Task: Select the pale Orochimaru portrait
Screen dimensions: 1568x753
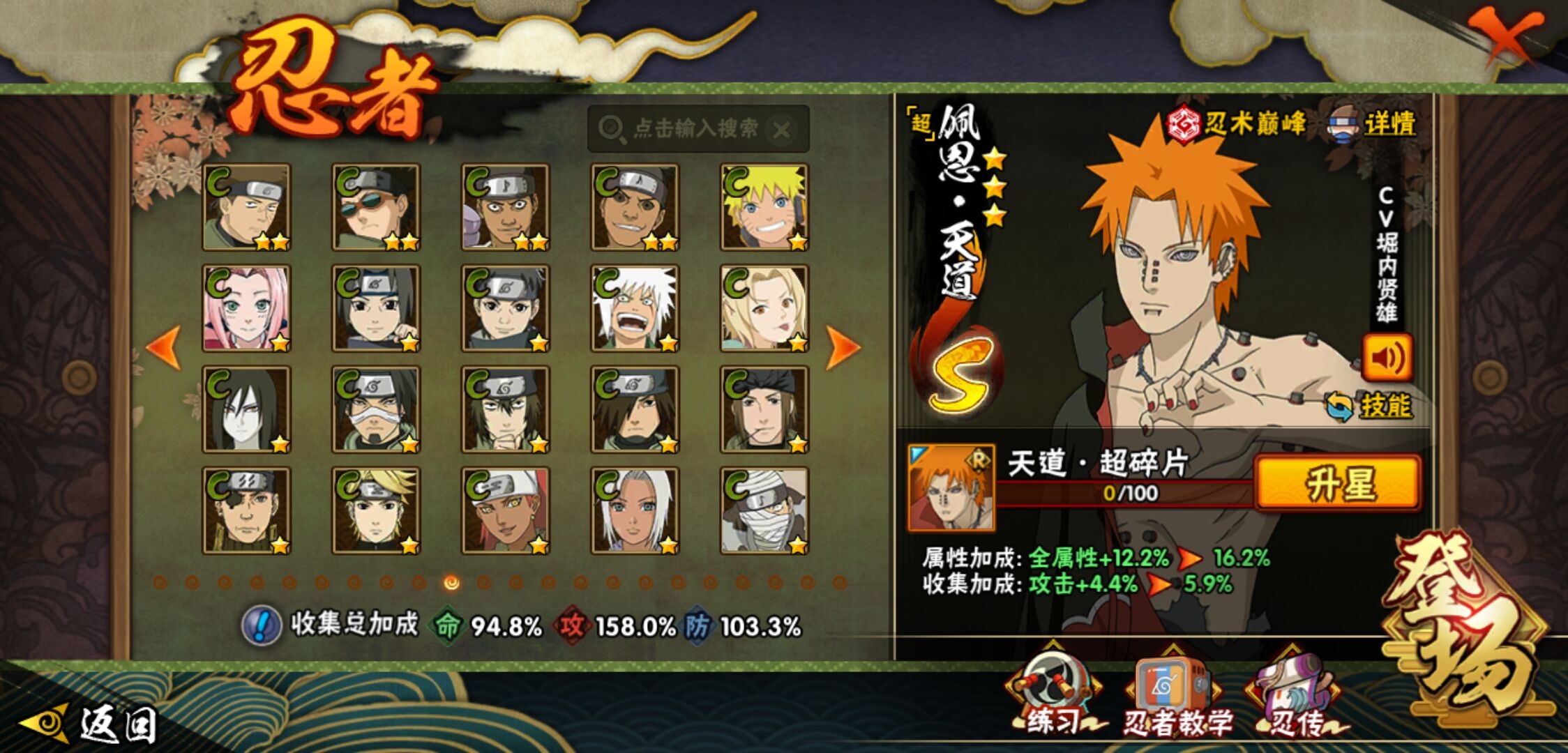Action: [246, 409]
